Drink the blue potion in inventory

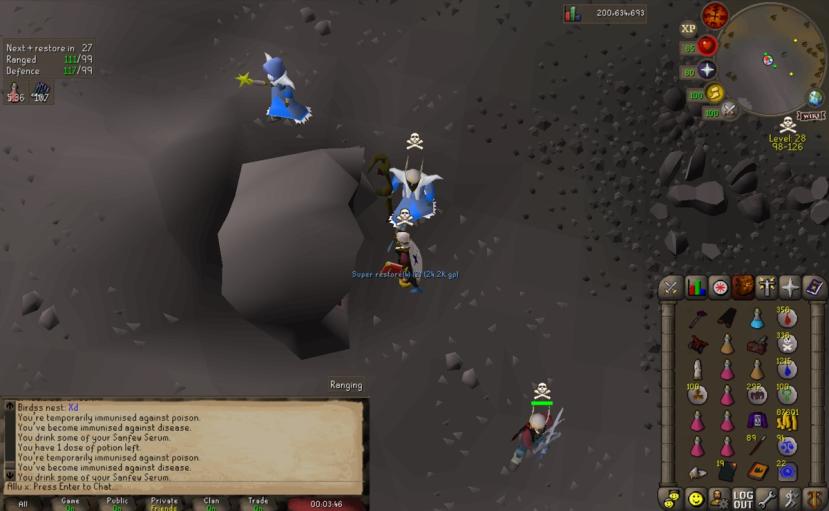point(757,318)
